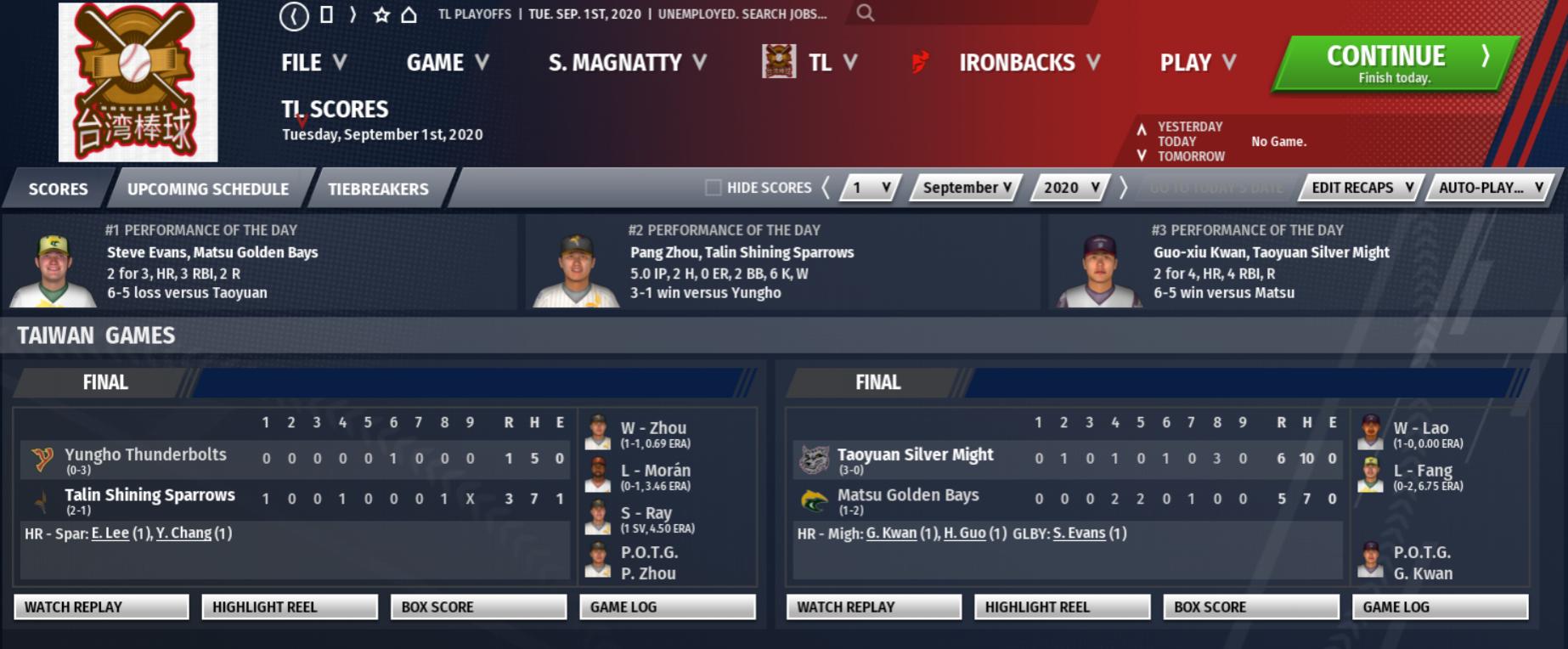Screen dimensions: 1568x649
Task: Open game log for Yungho versus Talin game
Action: click(667, 607)
